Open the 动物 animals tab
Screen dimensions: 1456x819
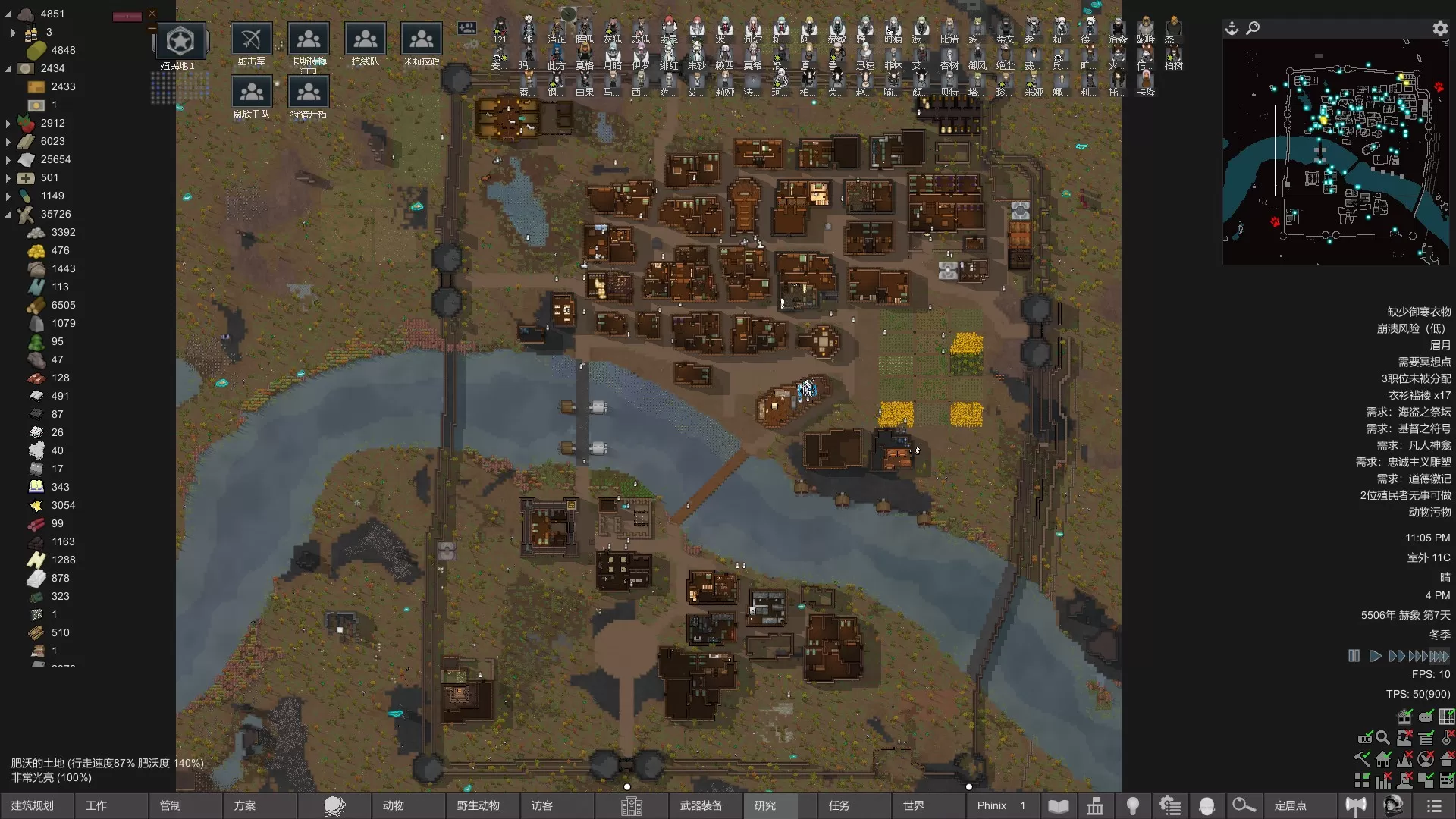click(394, 805)
